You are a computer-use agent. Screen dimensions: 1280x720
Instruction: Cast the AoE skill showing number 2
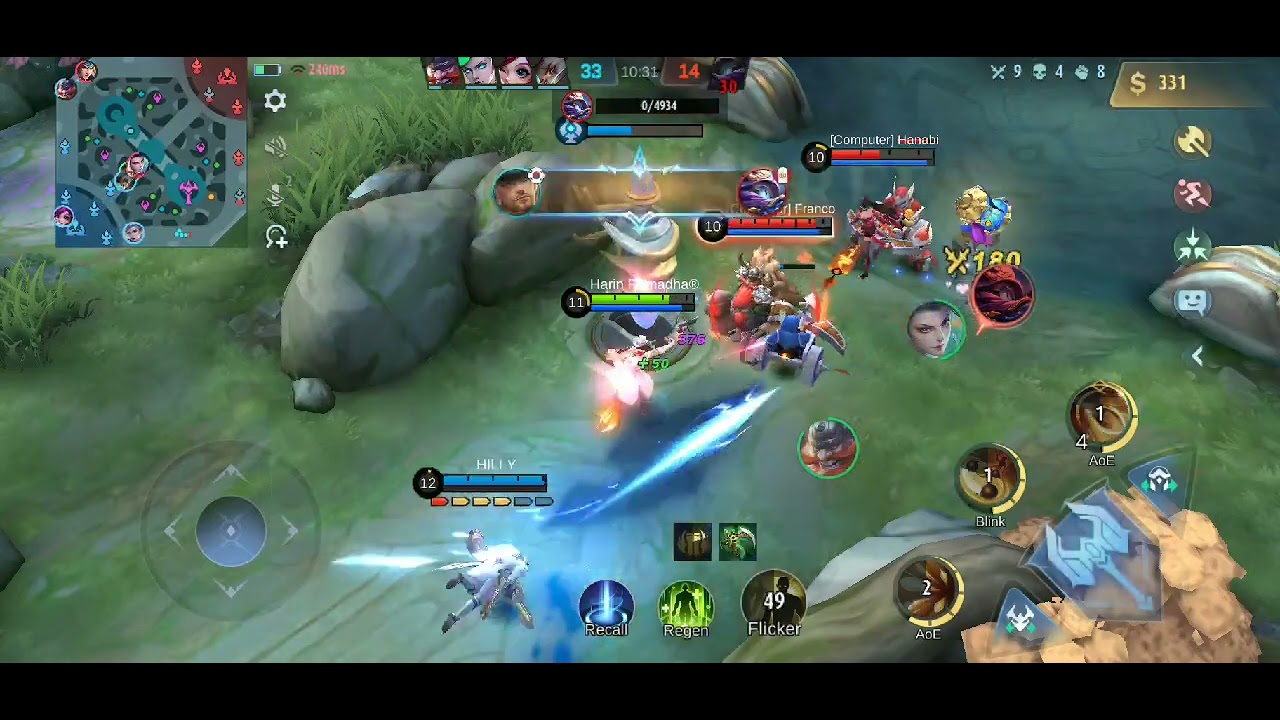click(x=928, y=590)
